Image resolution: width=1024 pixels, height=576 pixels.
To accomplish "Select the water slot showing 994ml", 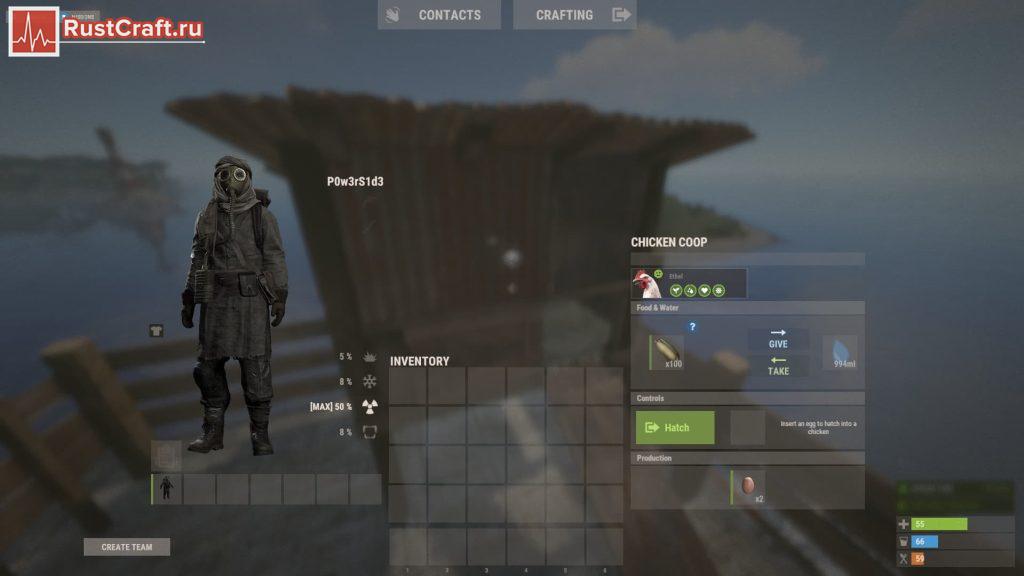I will tap(840, 352).
